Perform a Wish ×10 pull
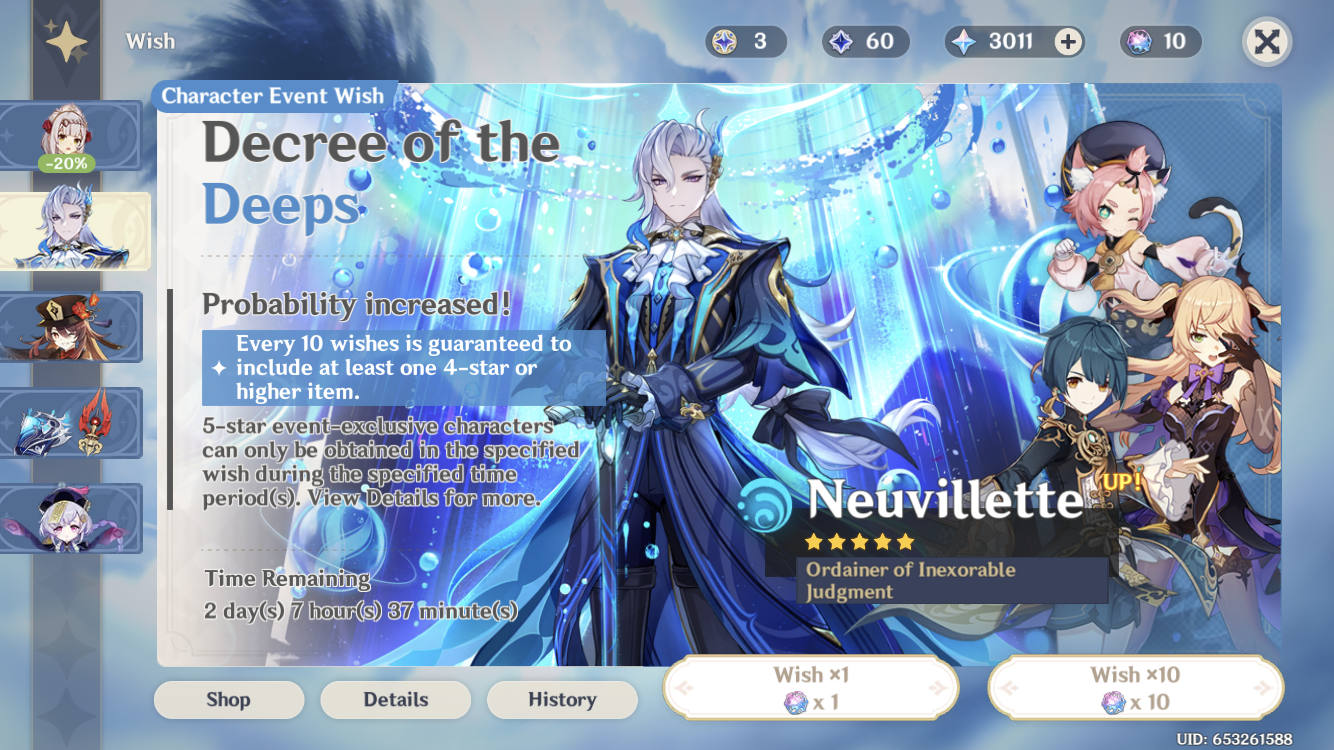 pyautogui.click(x=1135, y=687)
